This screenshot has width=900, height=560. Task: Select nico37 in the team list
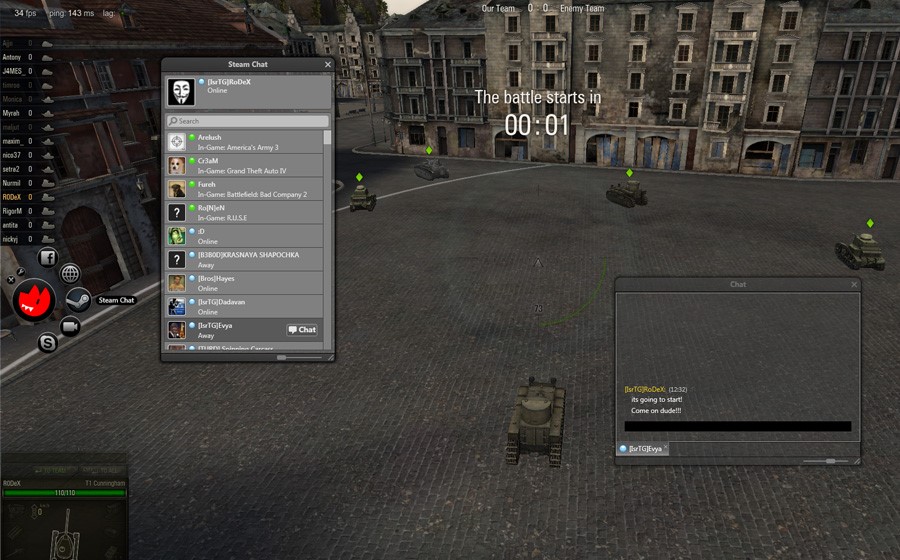(x=13, y=156)
